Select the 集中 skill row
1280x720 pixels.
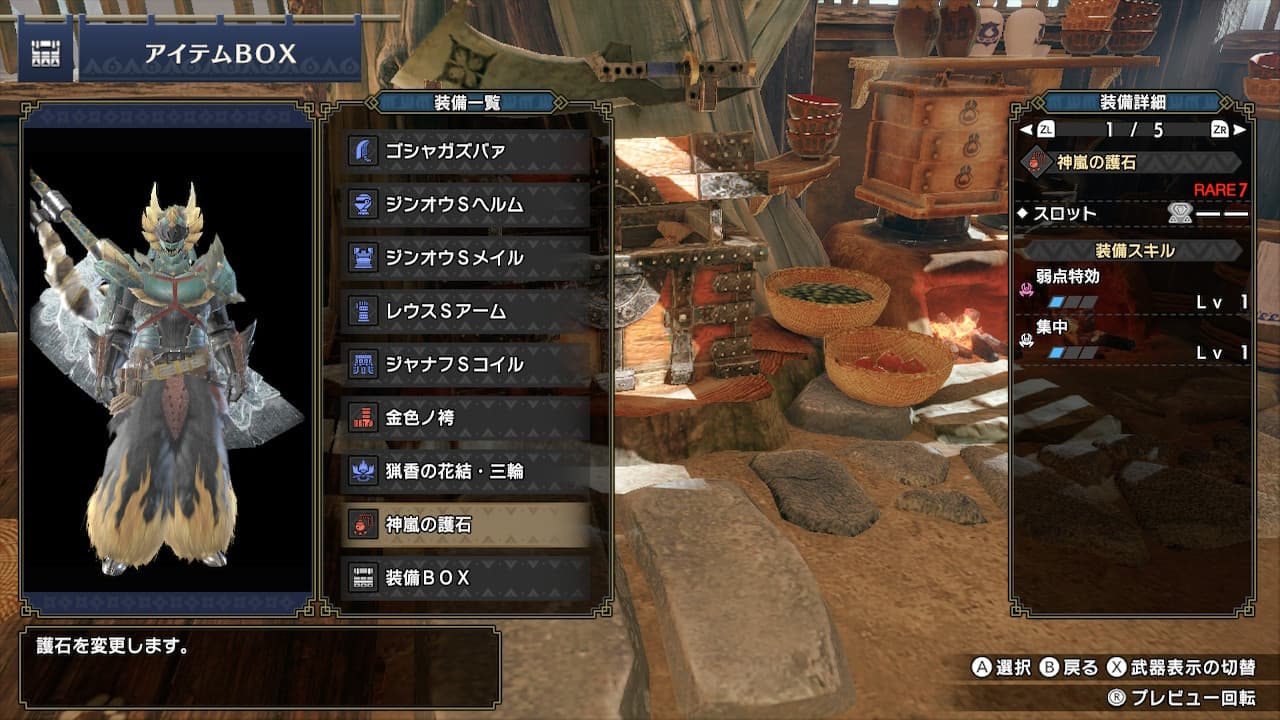coord(1133,340)
